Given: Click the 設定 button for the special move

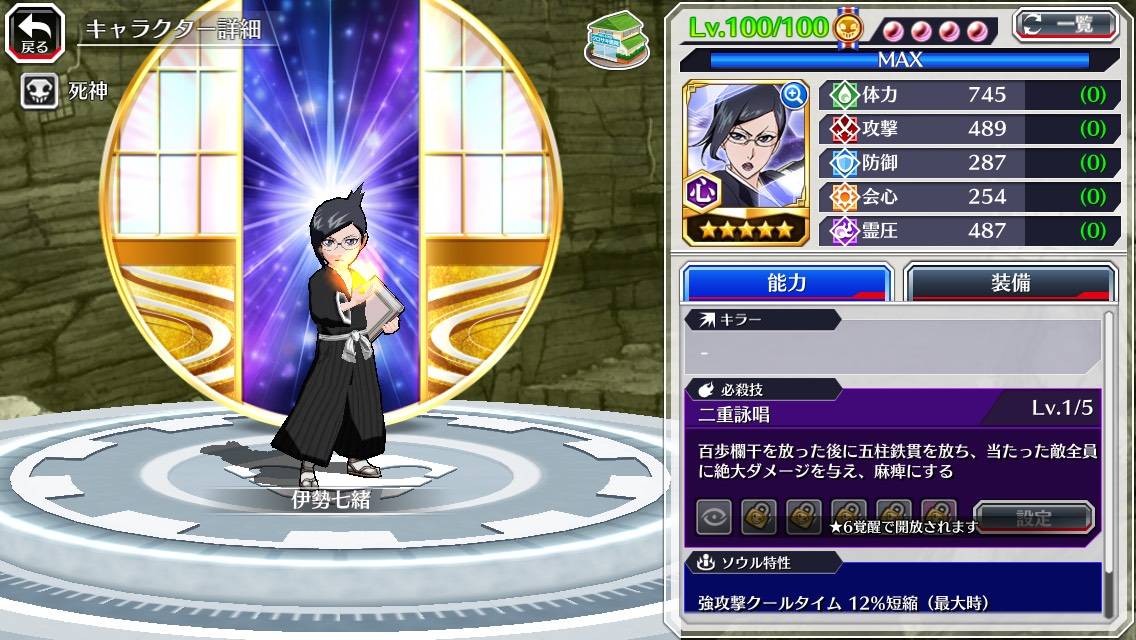Looking at the screenshot, I should (x=1034, y=518).
